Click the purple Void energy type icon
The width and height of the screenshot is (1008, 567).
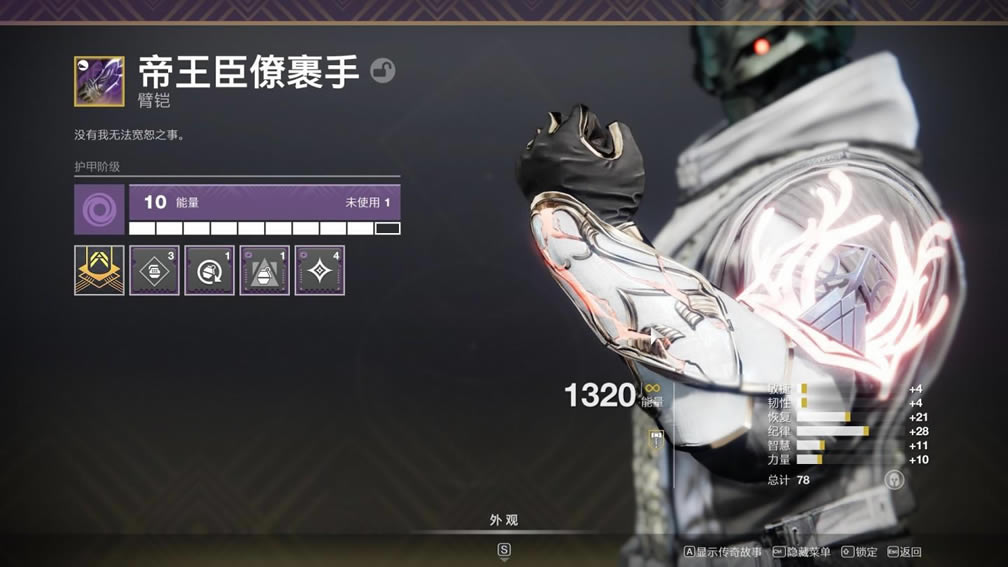point(99,209)
